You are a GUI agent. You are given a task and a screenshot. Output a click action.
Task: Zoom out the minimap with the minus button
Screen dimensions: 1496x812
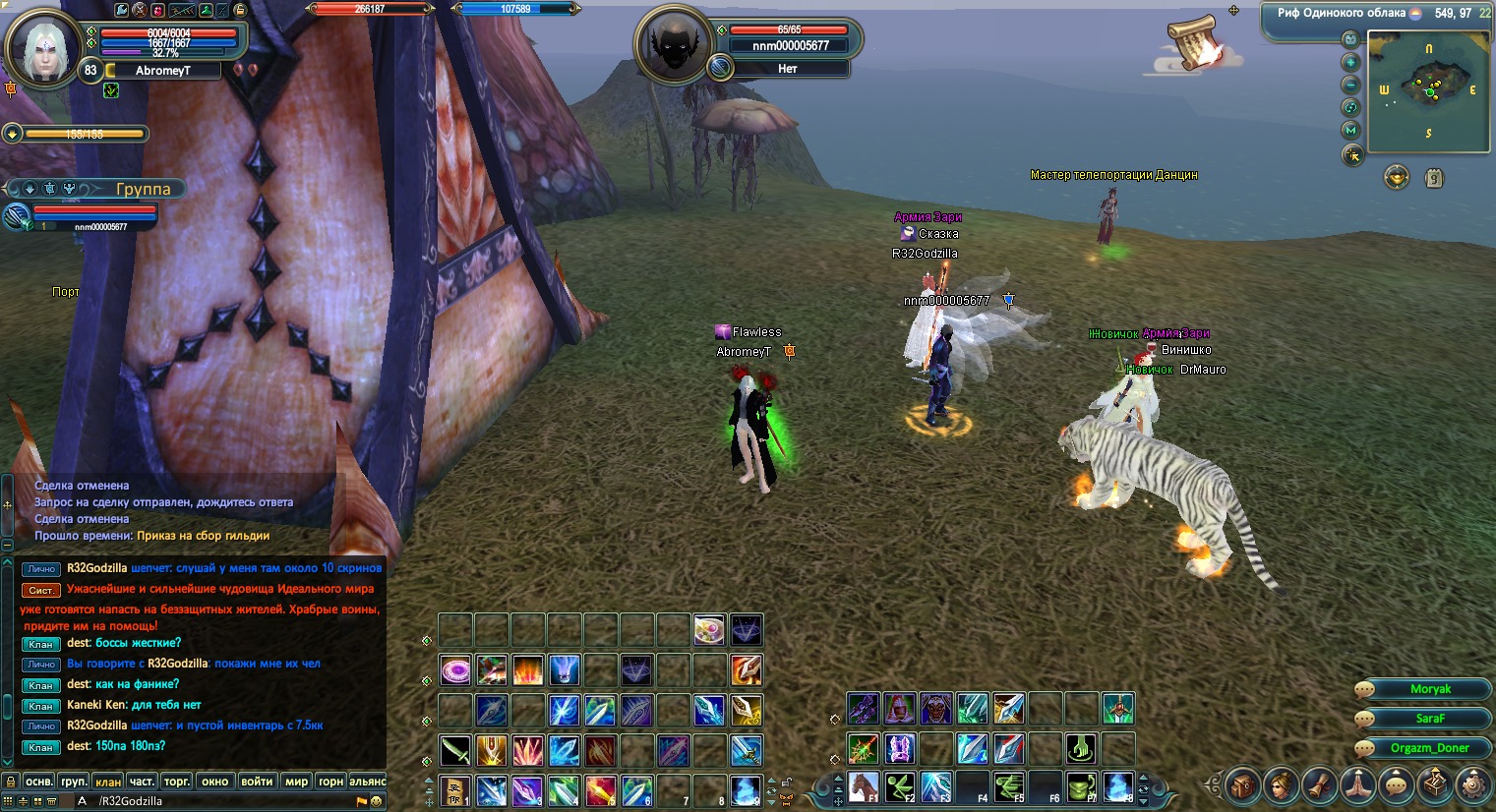(x=1351, y=85)
